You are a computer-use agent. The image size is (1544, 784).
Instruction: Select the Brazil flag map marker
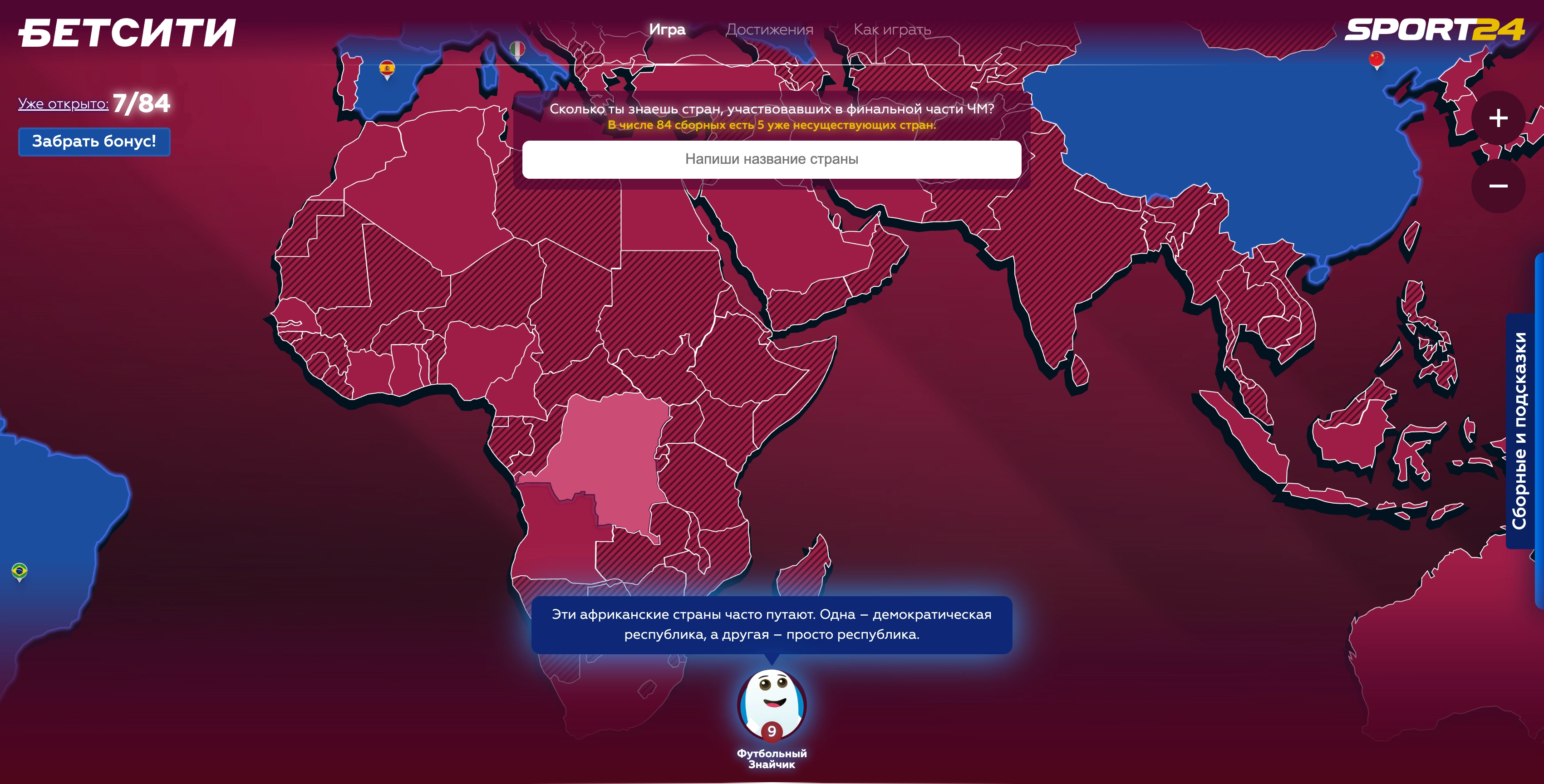pyautogui.click(x=19, y=571)
